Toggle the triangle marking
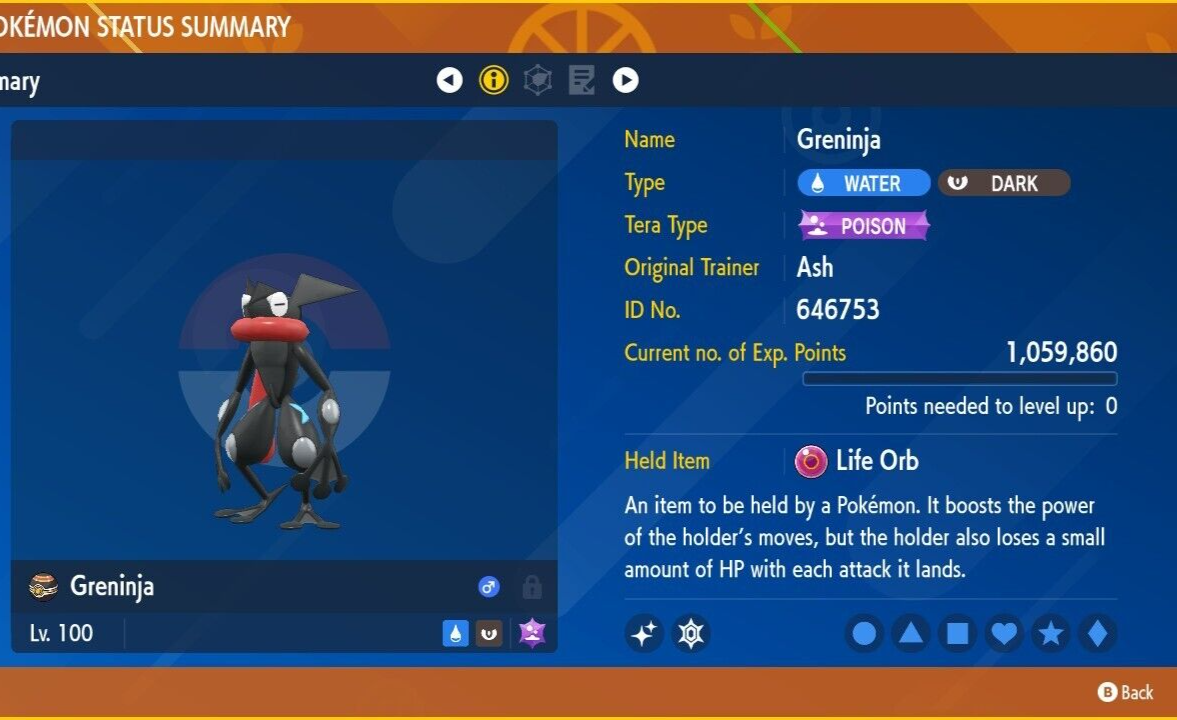Screen dimensions: 1177x720 coord(911,633)
